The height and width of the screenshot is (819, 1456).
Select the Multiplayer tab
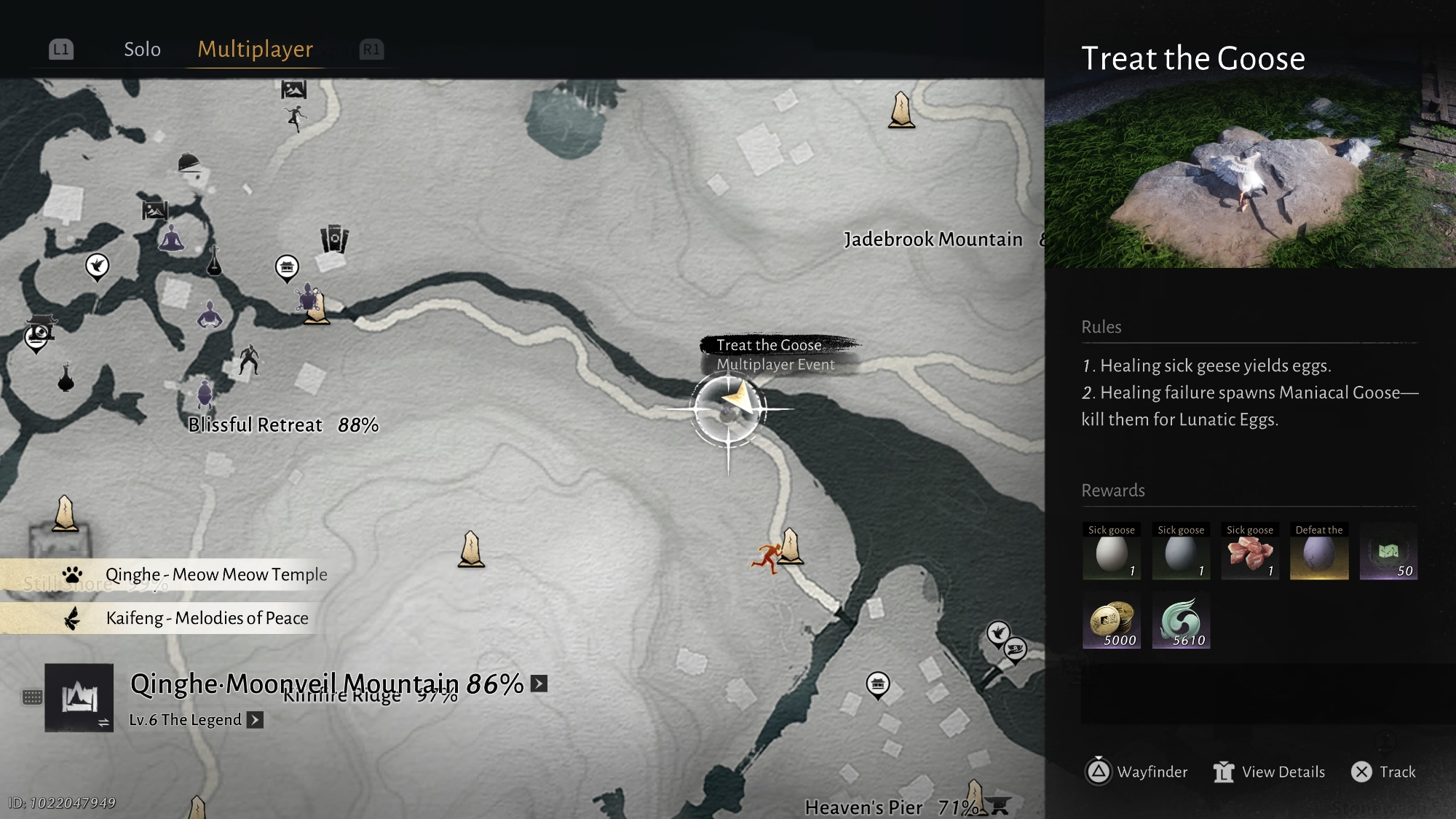(255, 50)
